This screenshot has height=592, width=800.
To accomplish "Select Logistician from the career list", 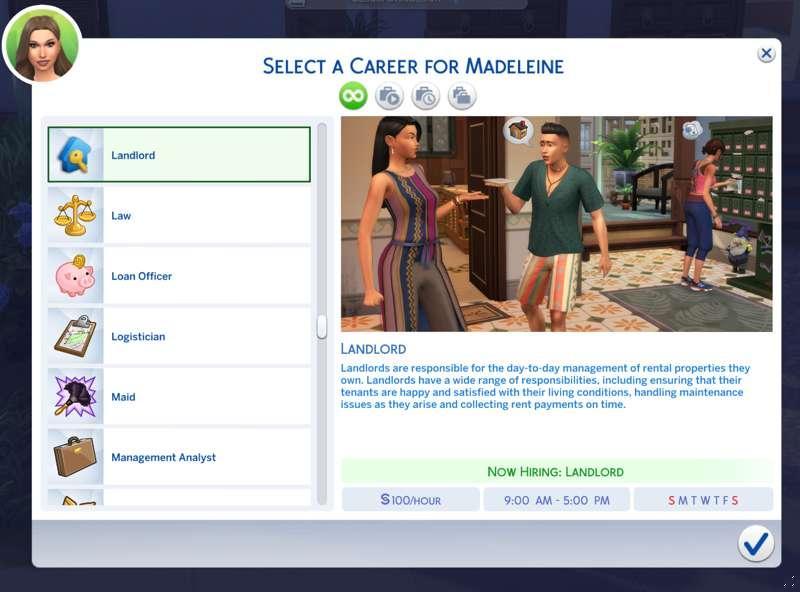I will coord(179,337).
